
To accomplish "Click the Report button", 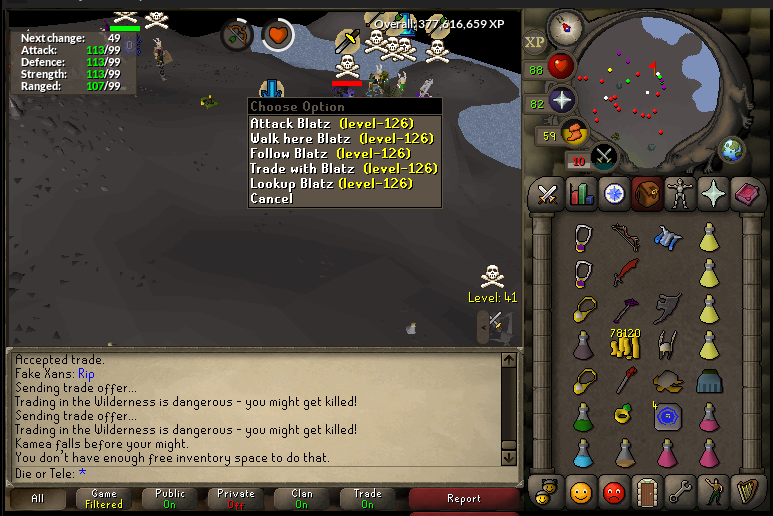I will pos(464,498).
